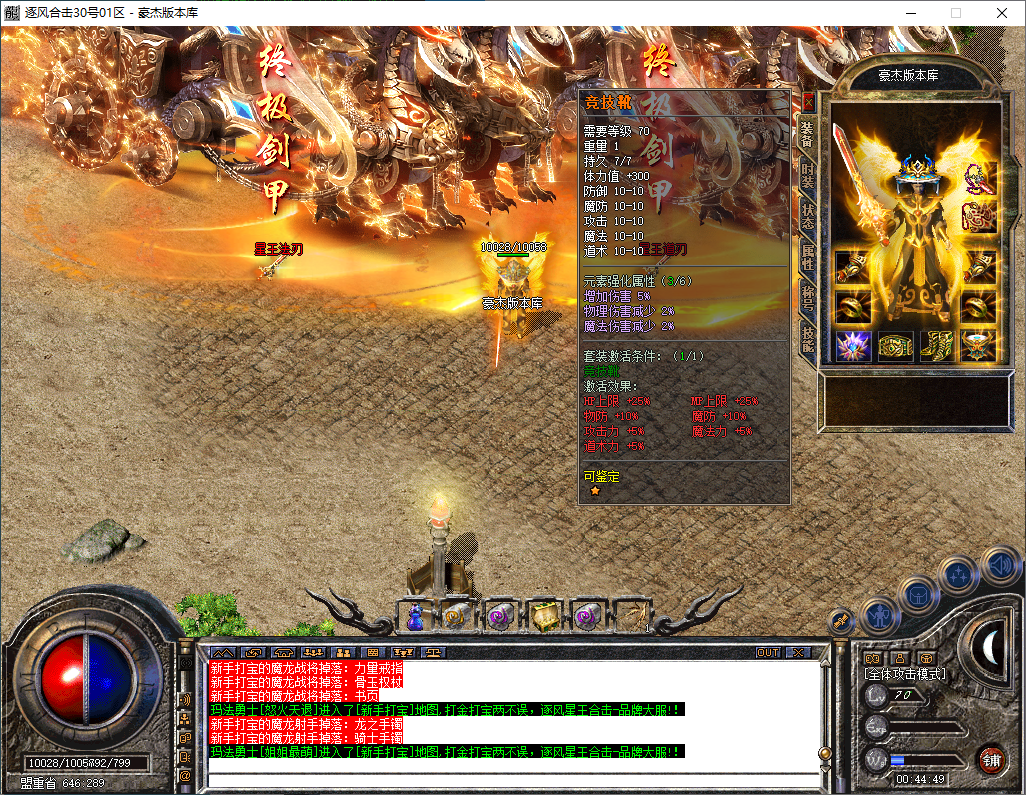The height and width of the screenshot is (795, 1026).
Task: Select the 称号 title tab
Action: point(808,299)
